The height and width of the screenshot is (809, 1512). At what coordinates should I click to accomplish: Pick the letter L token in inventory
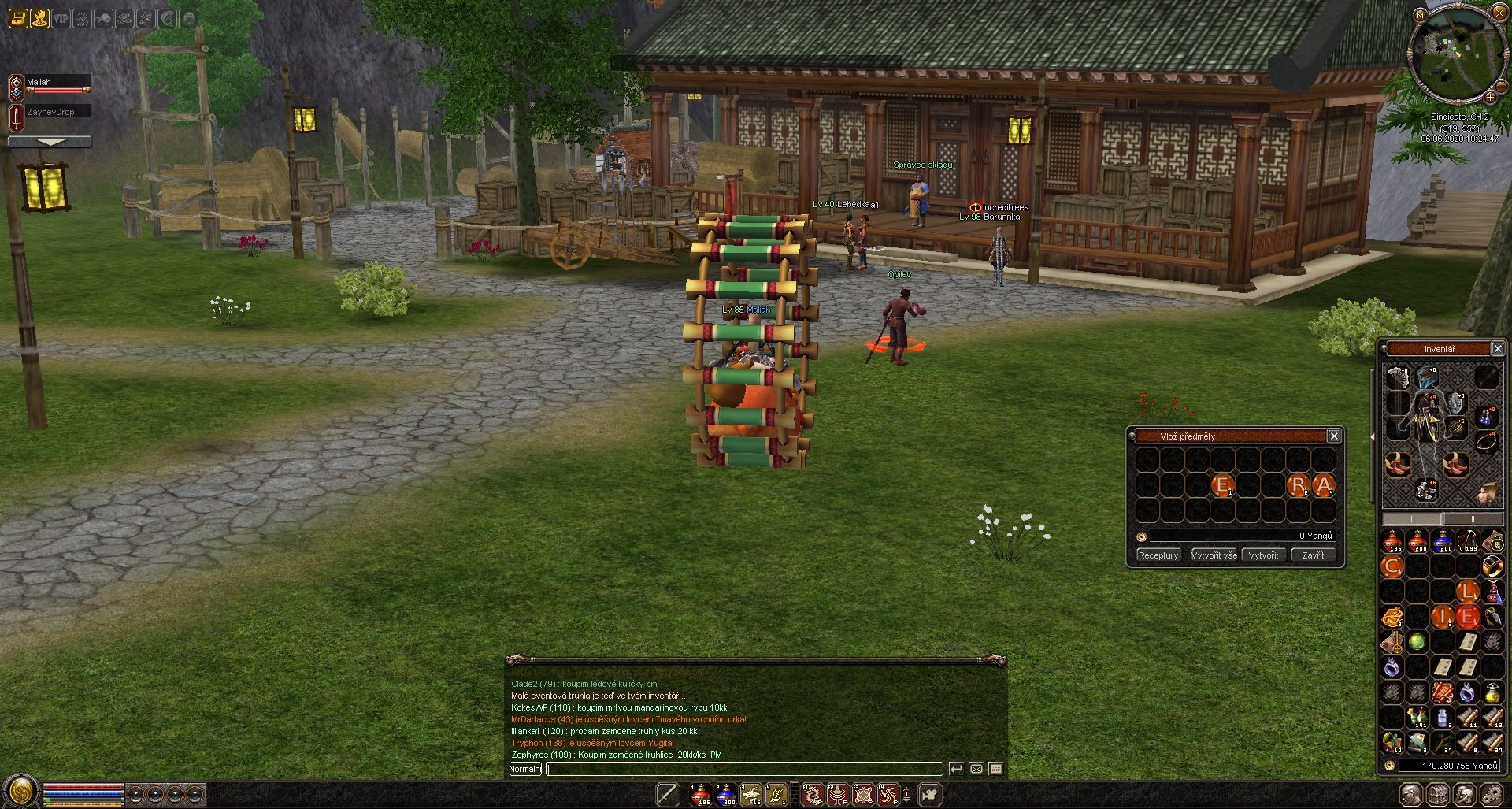pyautogui.click(x=1466, y=591)
